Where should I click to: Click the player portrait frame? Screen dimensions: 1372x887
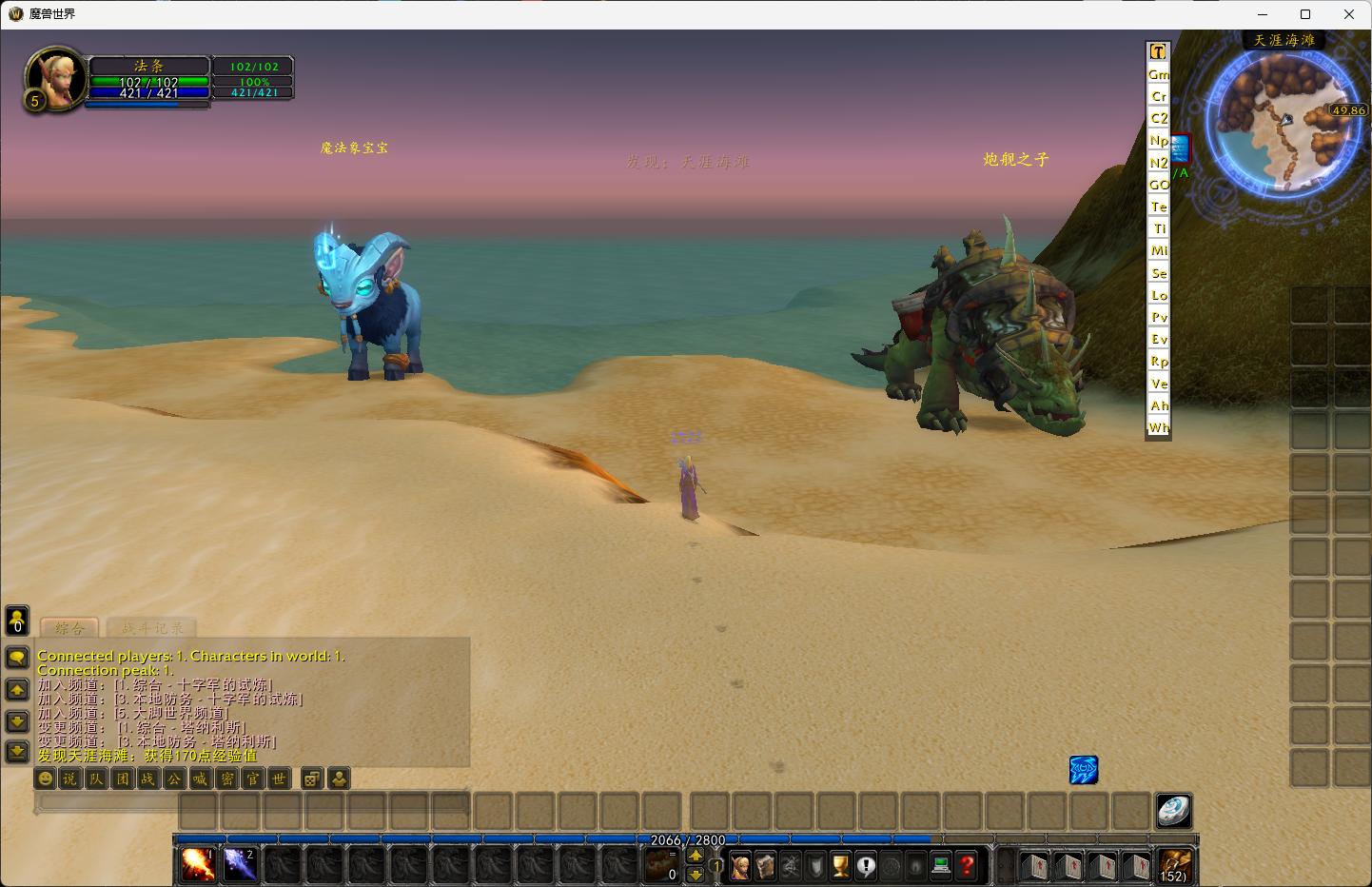pos(53,79)
